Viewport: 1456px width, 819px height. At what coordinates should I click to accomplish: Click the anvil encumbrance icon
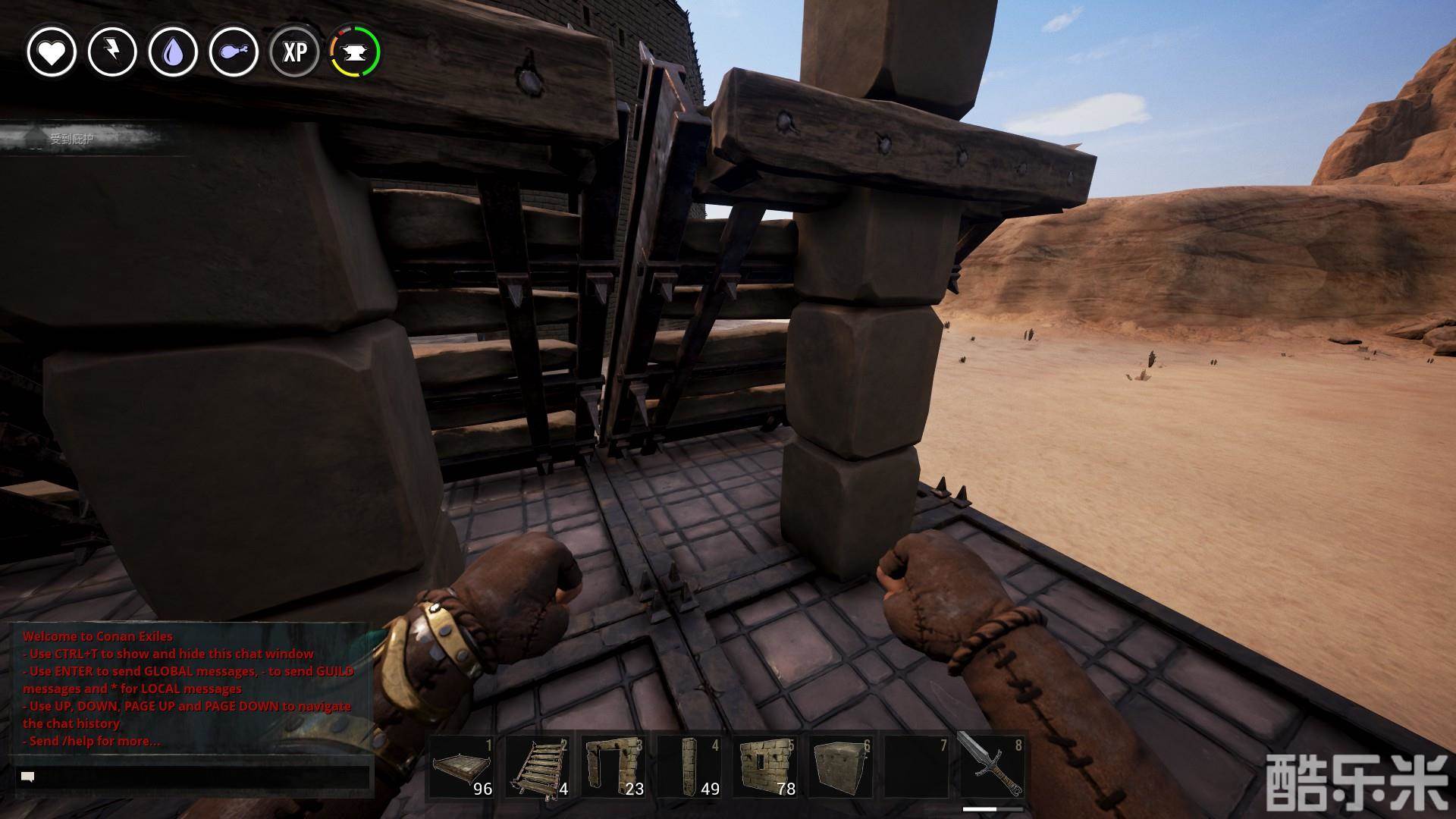pyautogui.click(x=355, y=52)
